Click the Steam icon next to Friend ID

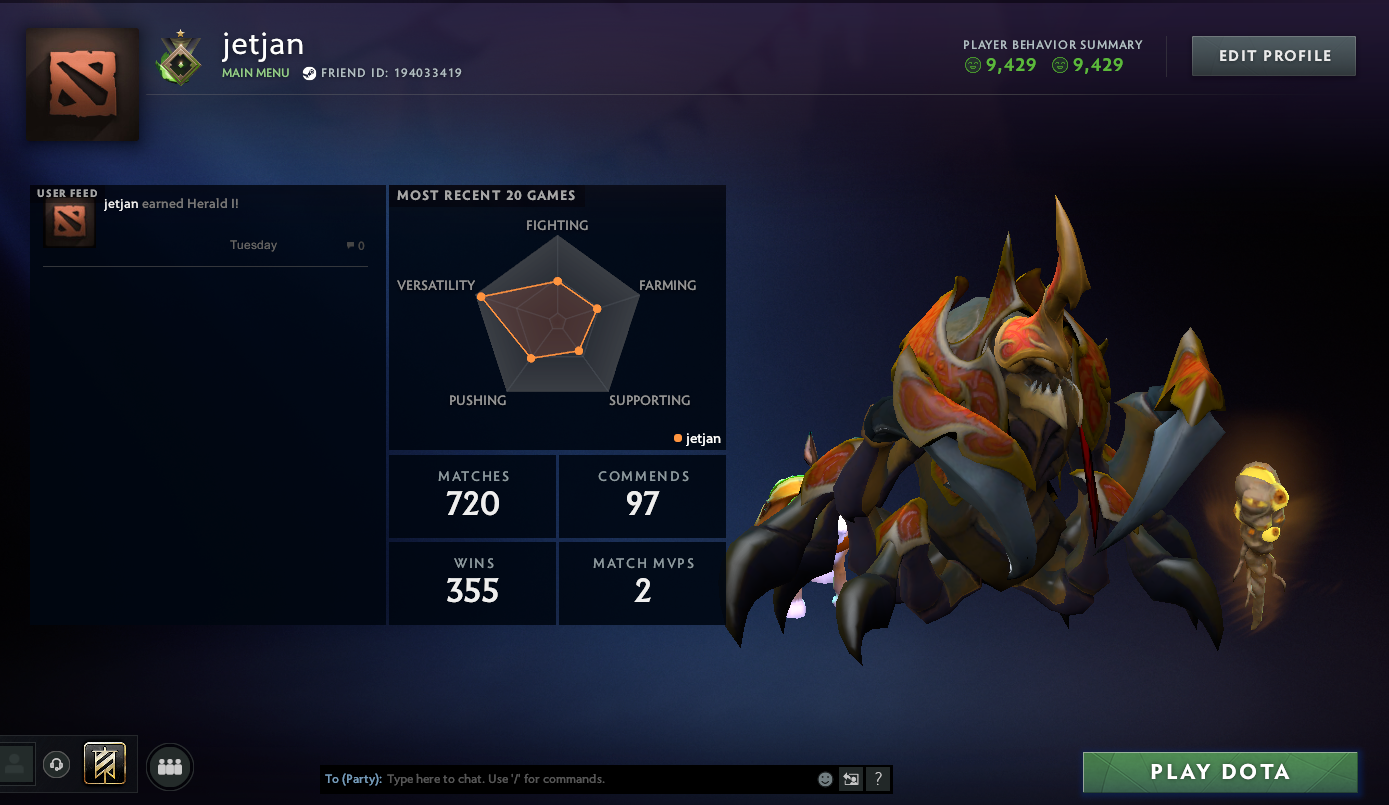(310, 73)
